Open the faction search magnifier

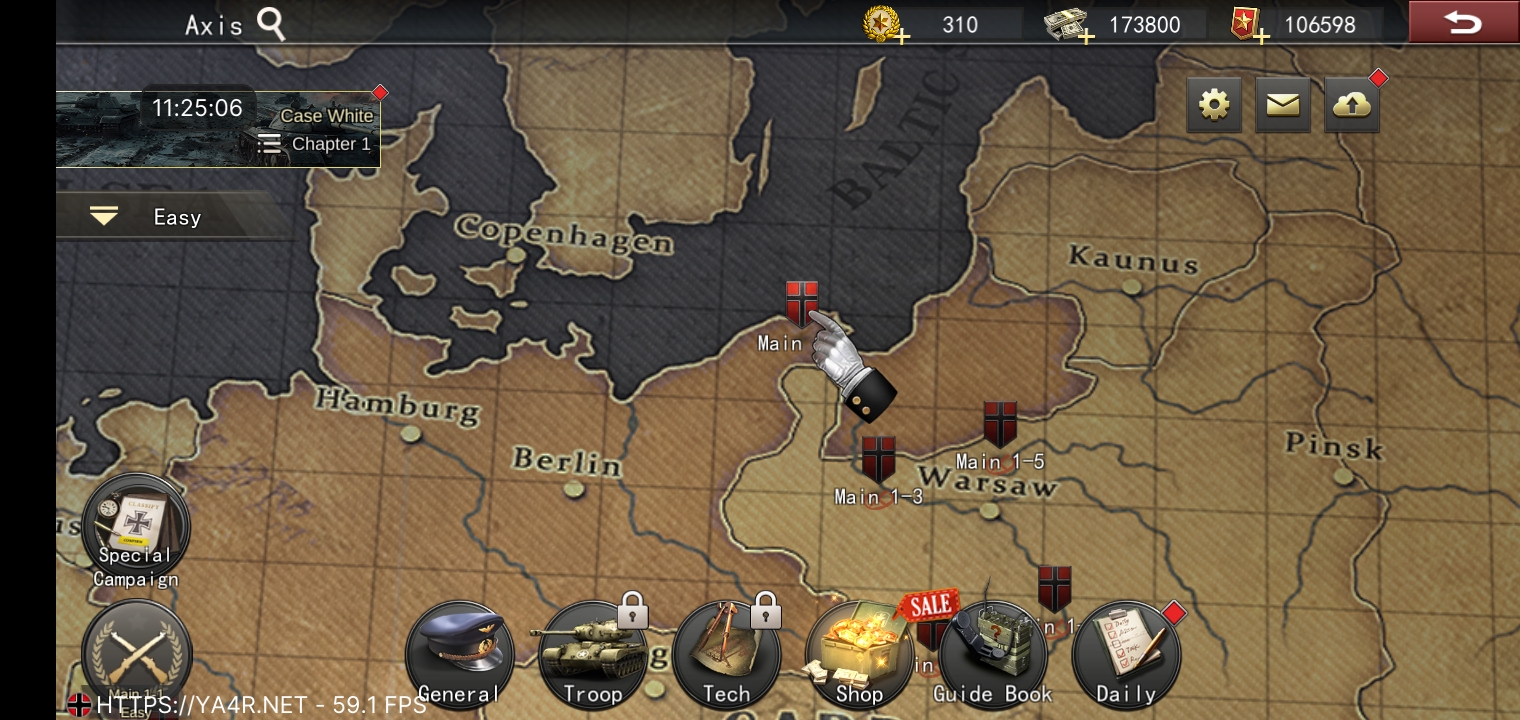click(271, 24)
